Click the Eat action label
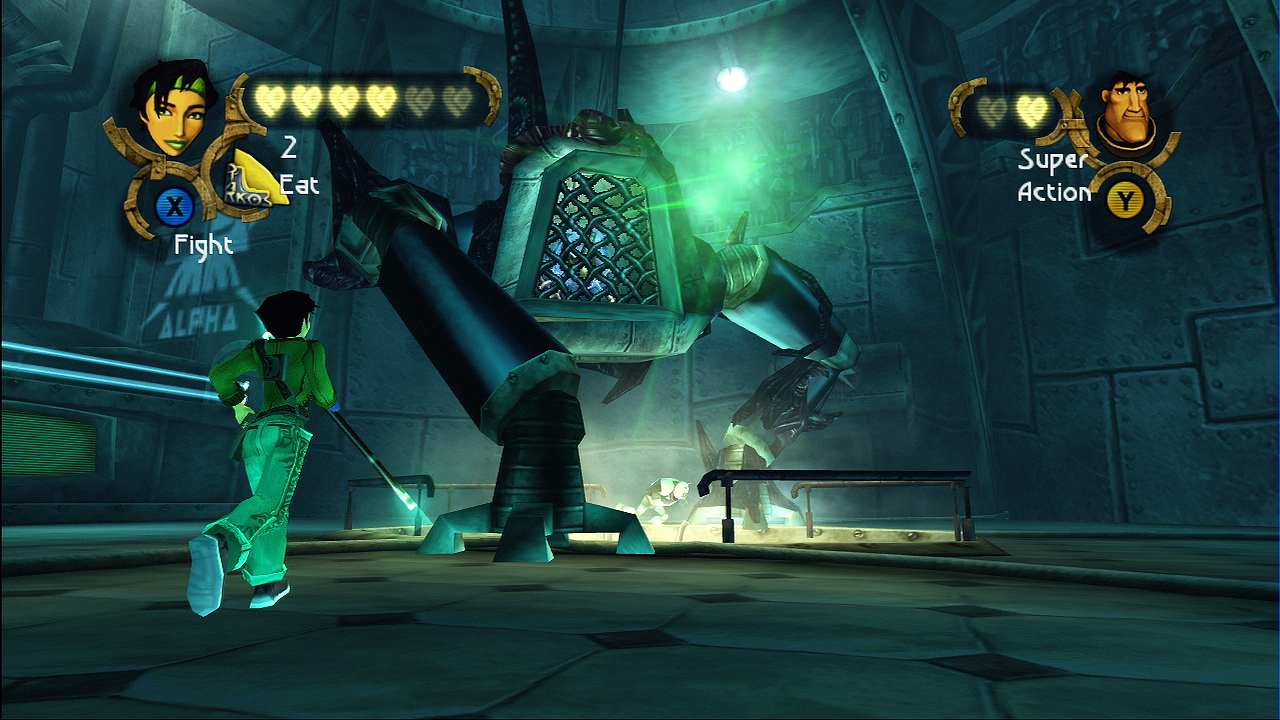Screen dimensions: 1280x720 tap(300, 185)
